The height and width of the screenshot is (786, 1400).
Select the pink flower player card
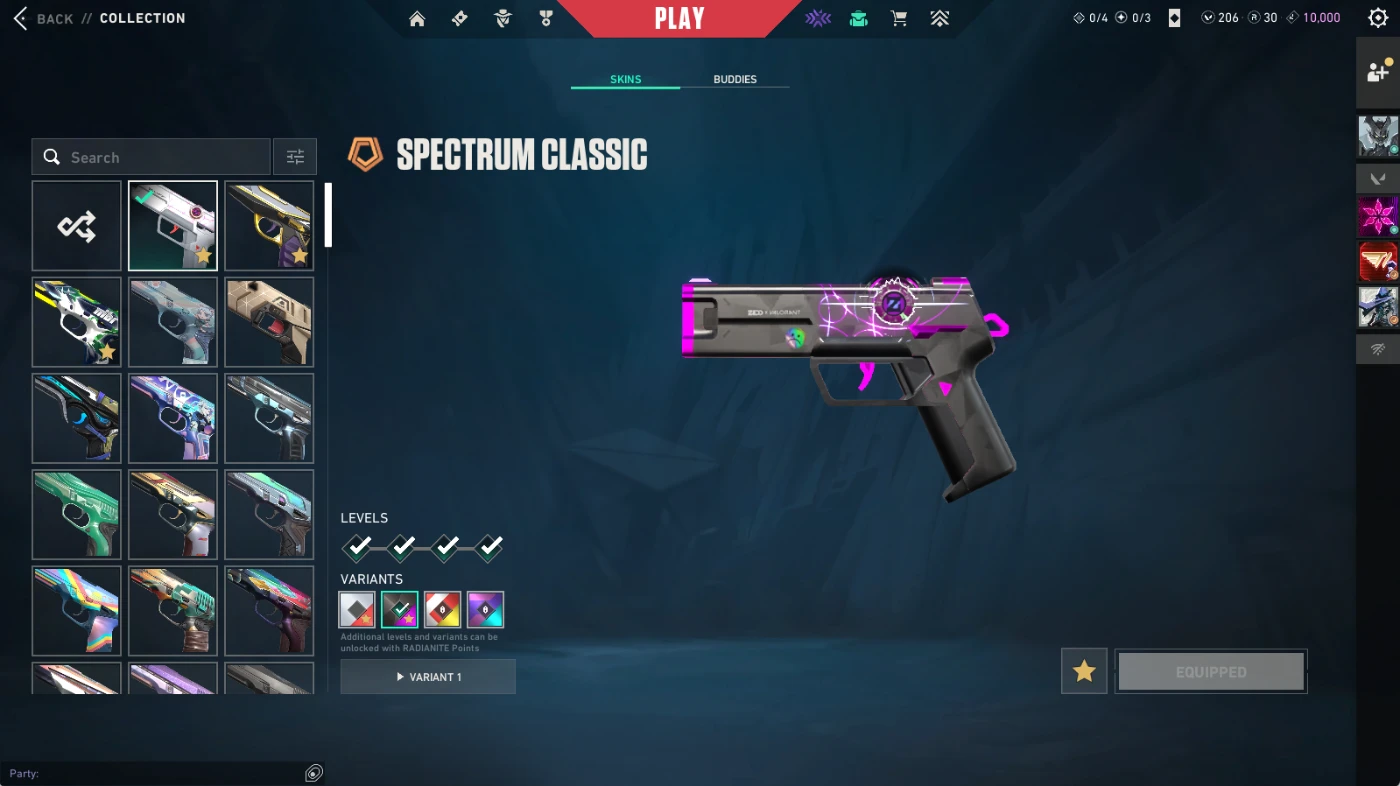point(1378,217)
